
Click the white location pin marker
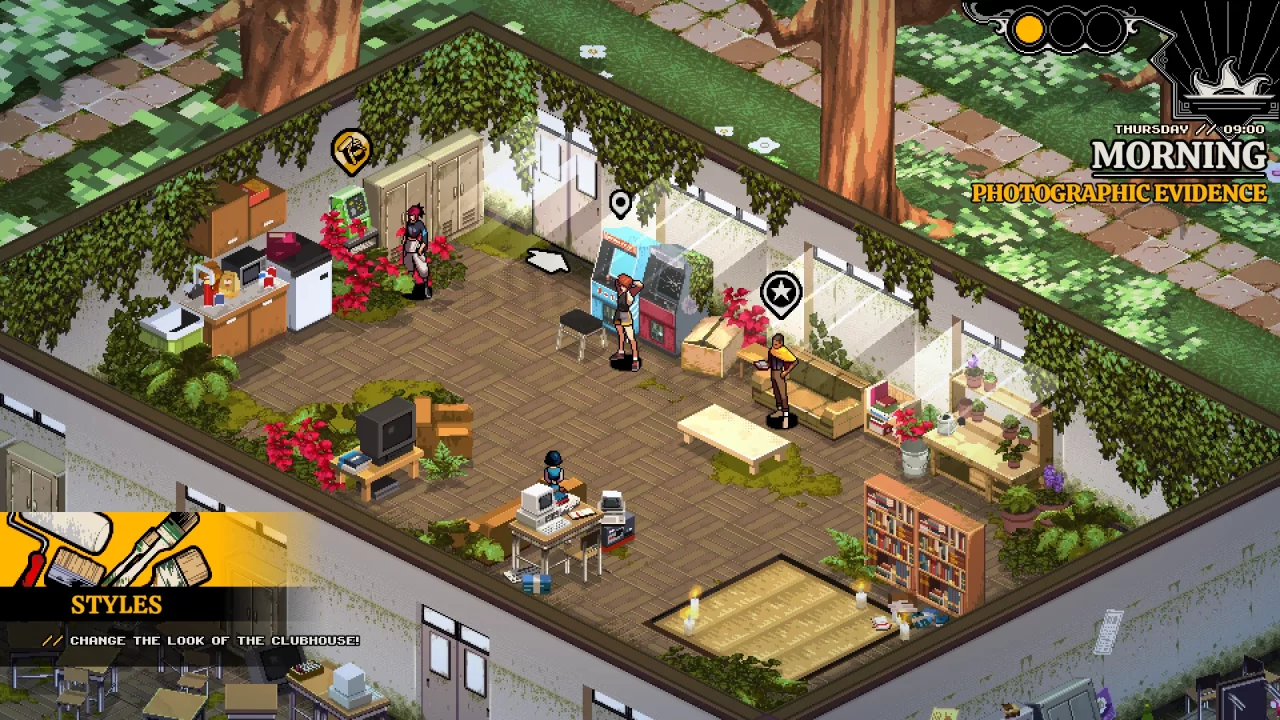point(620,203)
